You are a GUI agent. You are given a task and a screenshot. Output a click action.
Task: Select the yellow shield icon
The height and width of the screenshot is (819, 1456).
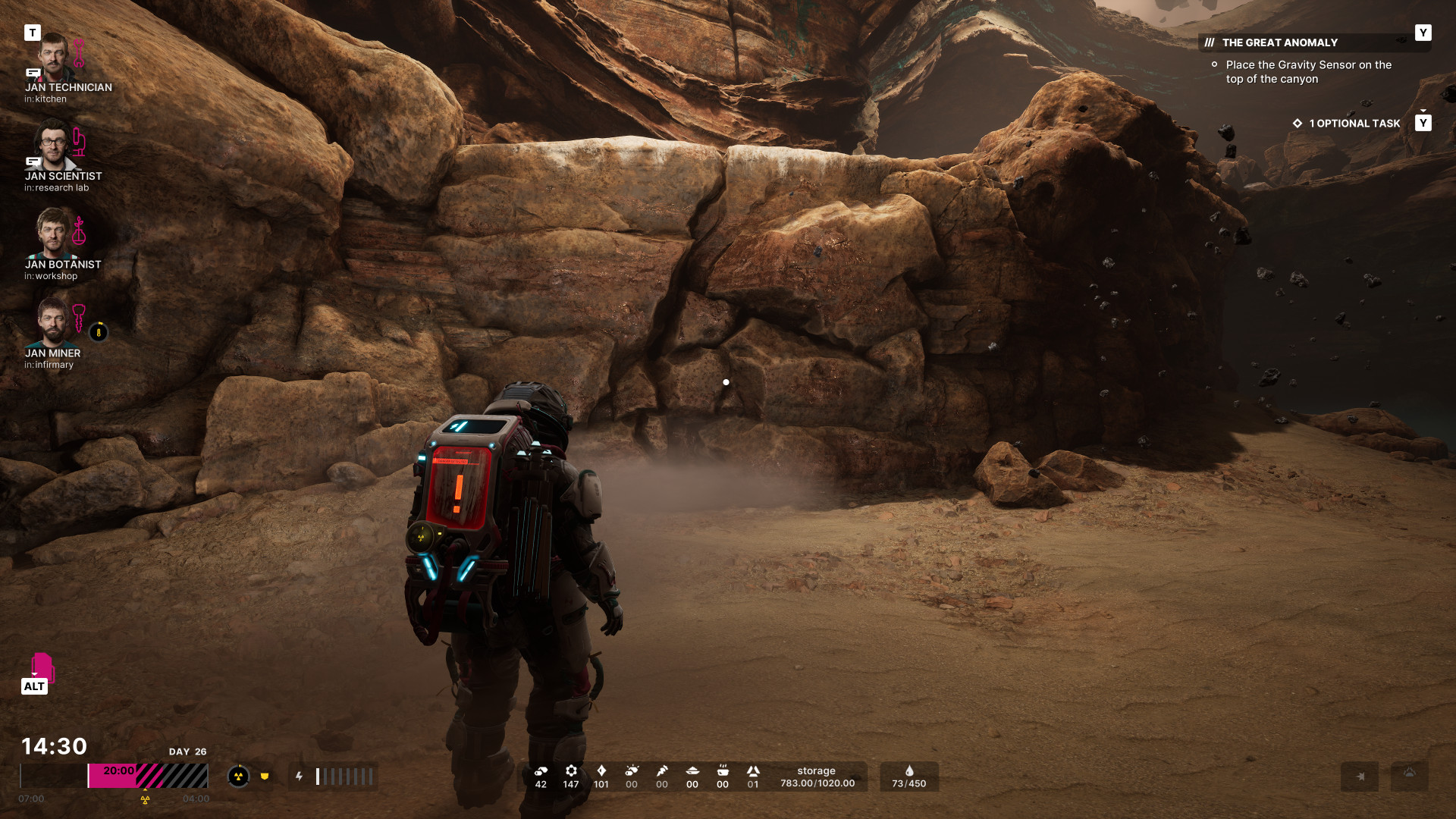(x=265, y=777)
